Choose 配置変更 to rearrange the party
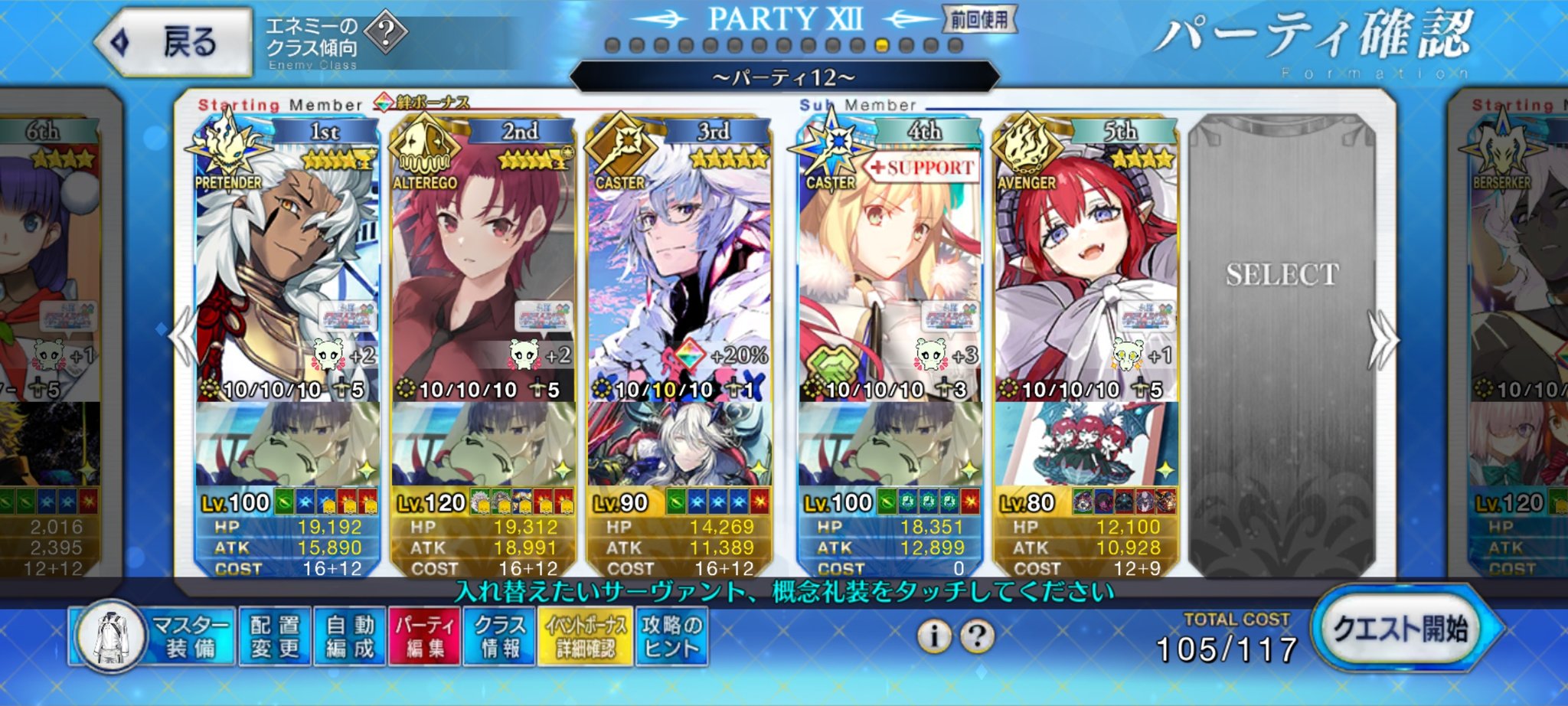Screen dimensions: 1568x706 (x=275, y=636)
